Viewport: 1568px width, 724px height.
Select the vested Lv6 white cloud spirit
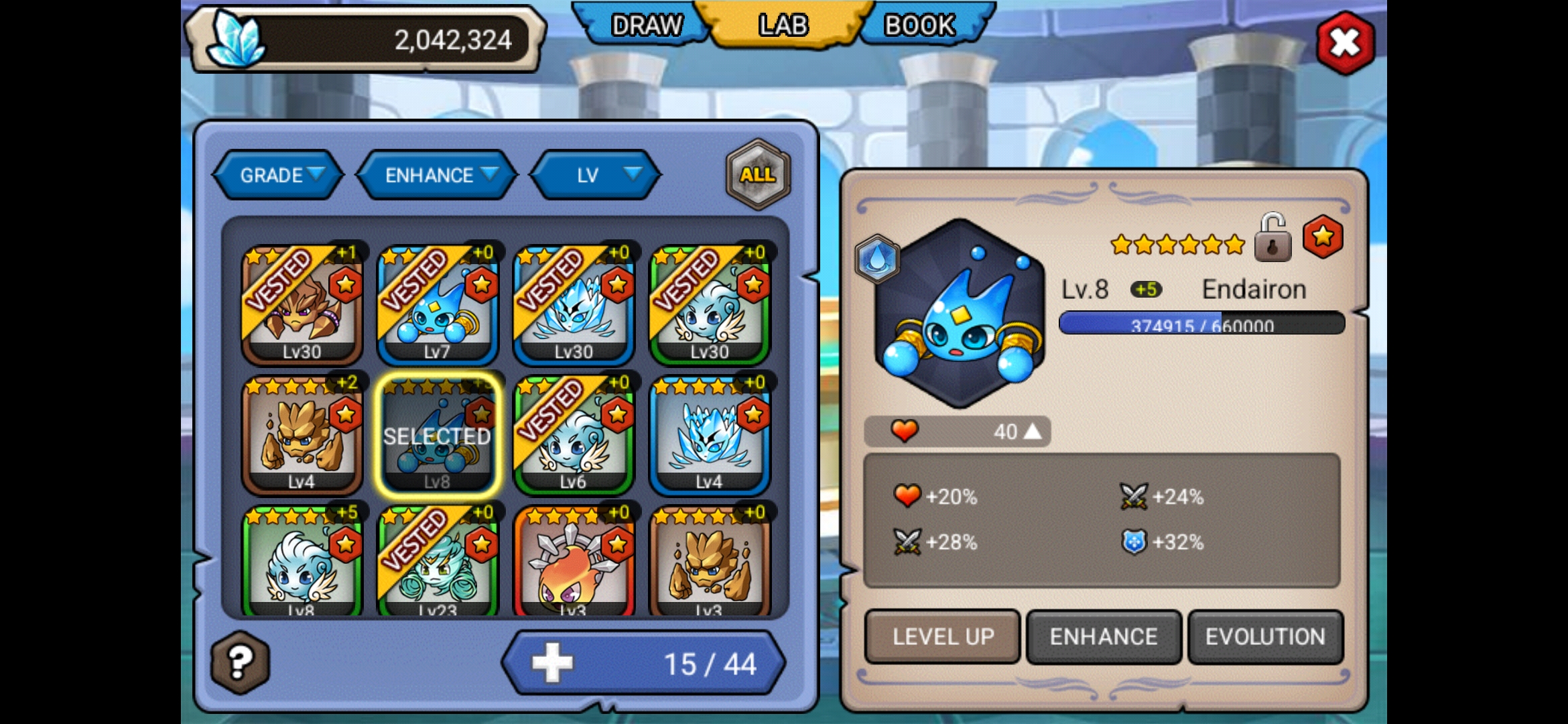(574, 435)
